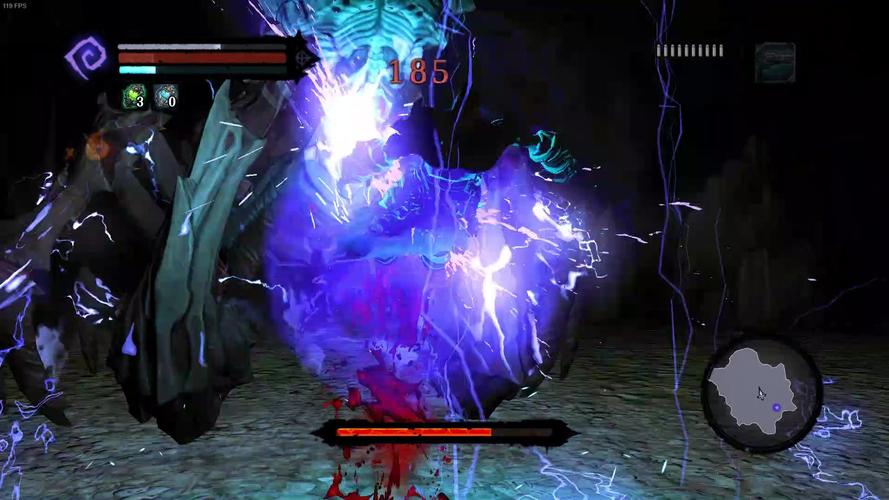Open the circular minimap
The height and width of the screenshot is (500, 889).
click(x=761, y=387)
